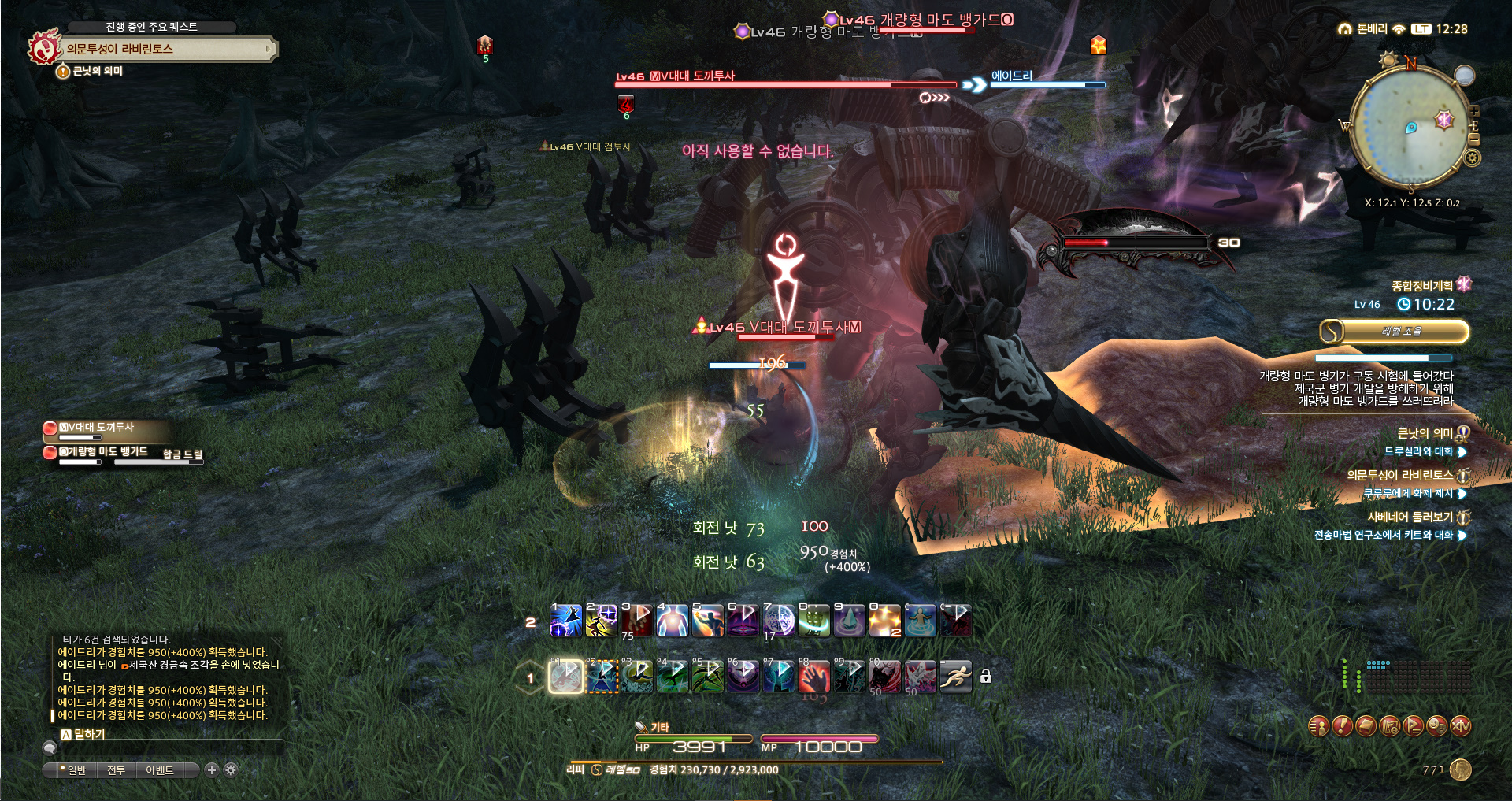
Task: Open the Social smiley-faces menu
Action: (x=1436, y=725)
